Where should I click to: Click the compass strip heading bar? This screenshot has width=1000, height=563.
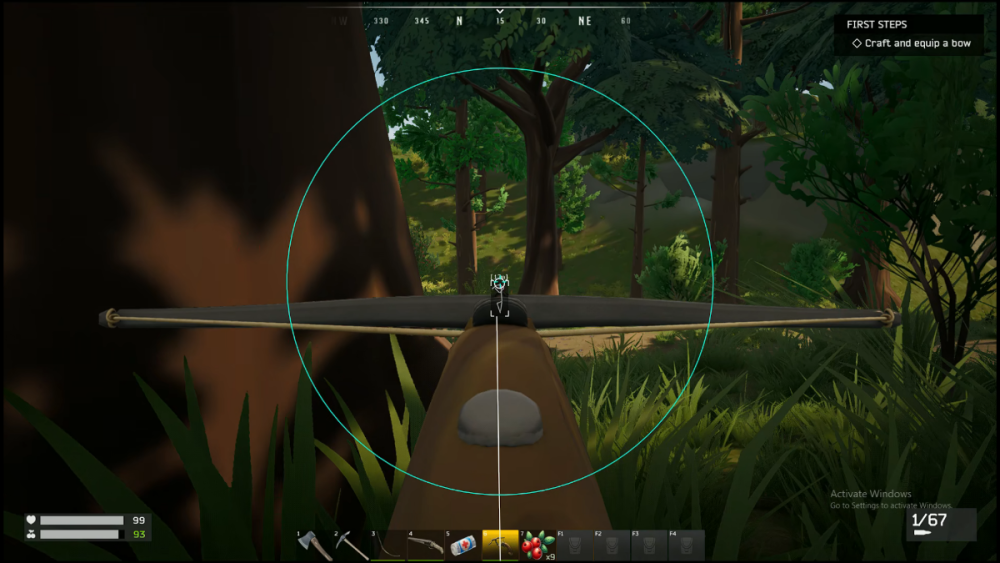pos(500,20)
